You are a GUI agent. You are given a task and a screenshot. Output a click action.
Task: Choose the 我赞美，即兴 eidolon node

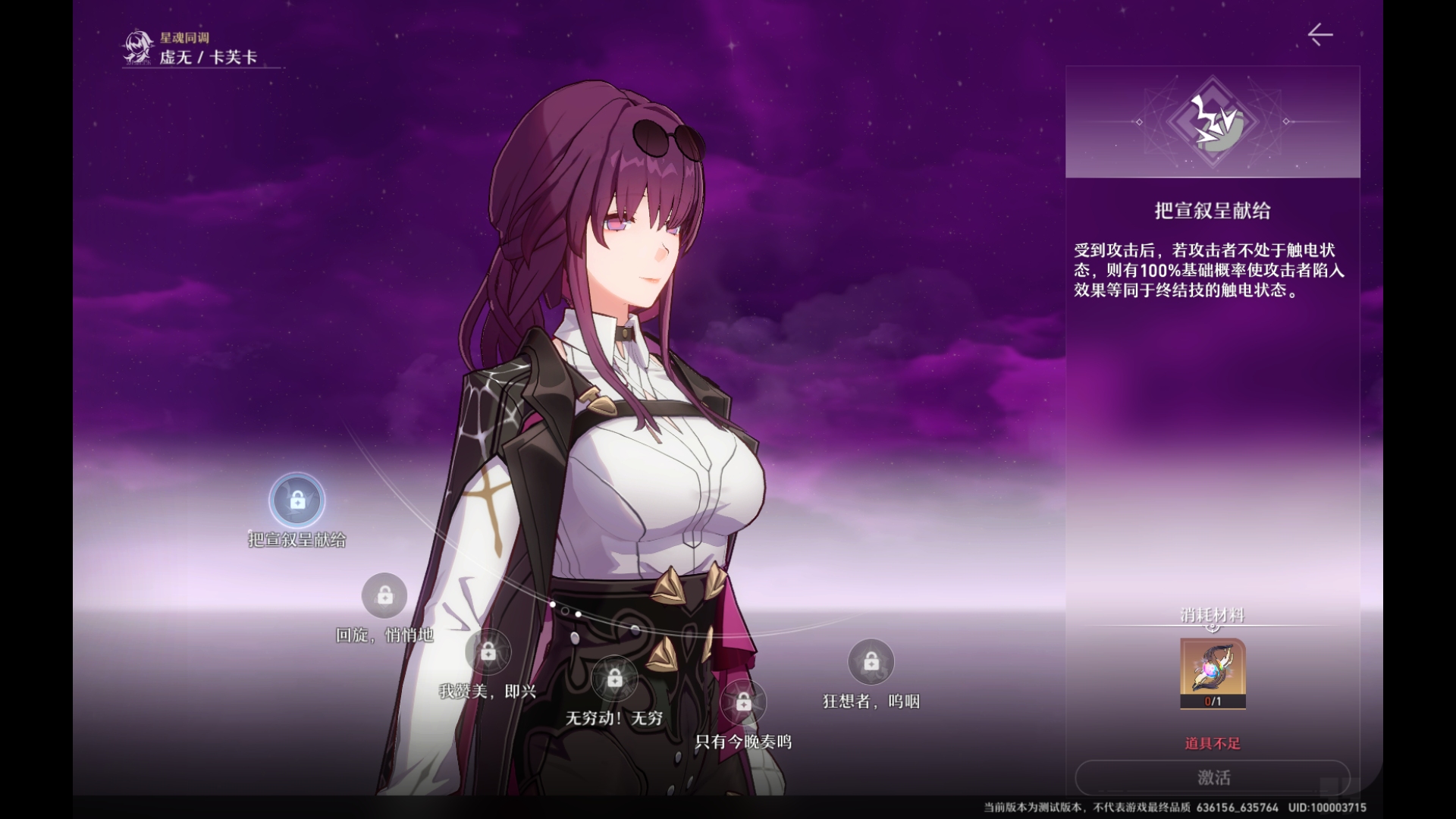pos(488,652)
